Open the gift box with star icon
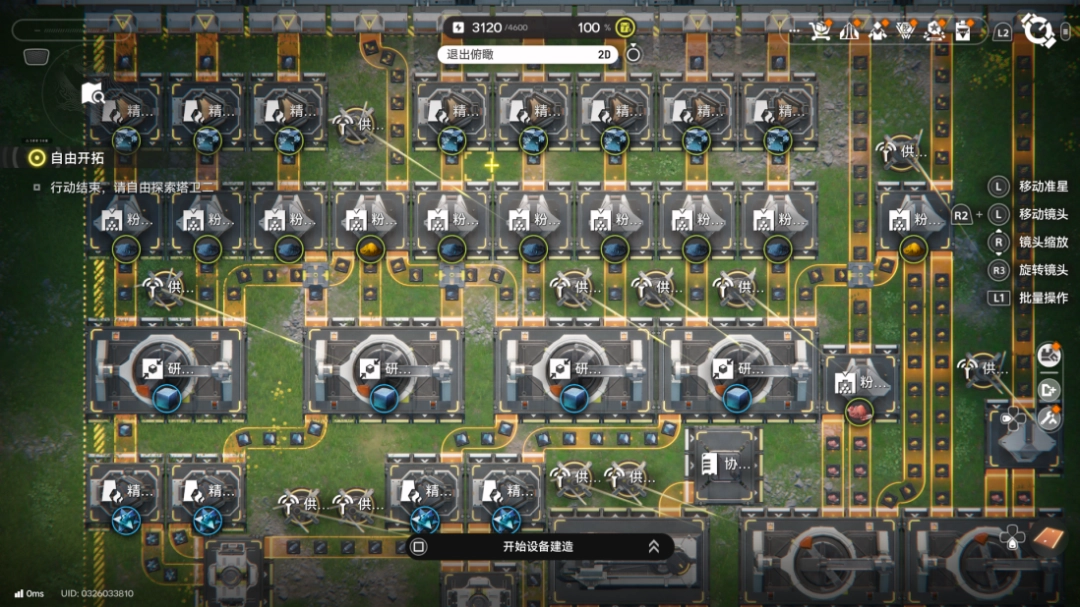Screen dimensions: 1080x607 (x=936, y=30)
